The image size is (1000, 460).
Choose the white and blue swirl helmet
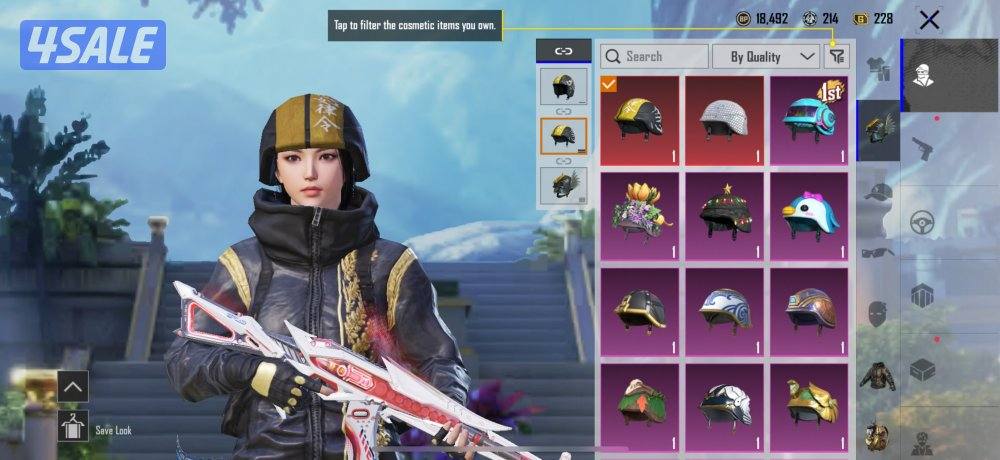tap(724, 311)
